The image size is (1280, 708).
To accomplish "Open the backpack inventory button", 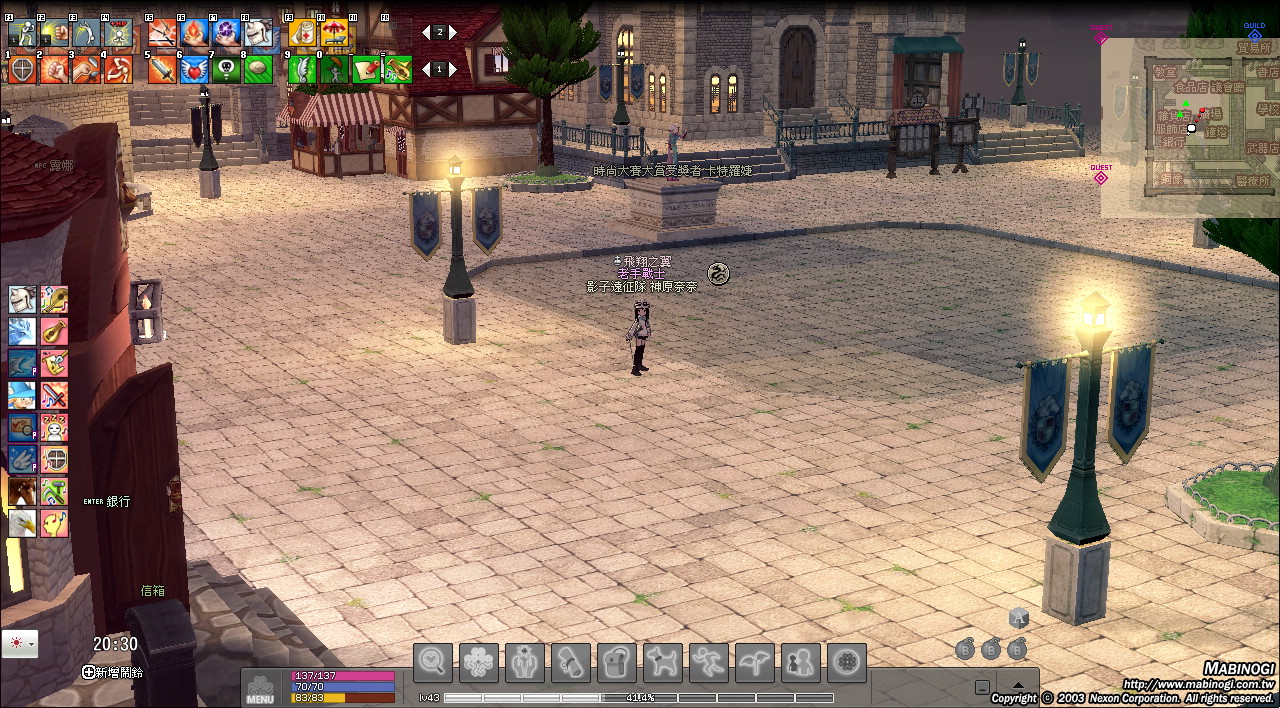I will (x=617, y=662).
